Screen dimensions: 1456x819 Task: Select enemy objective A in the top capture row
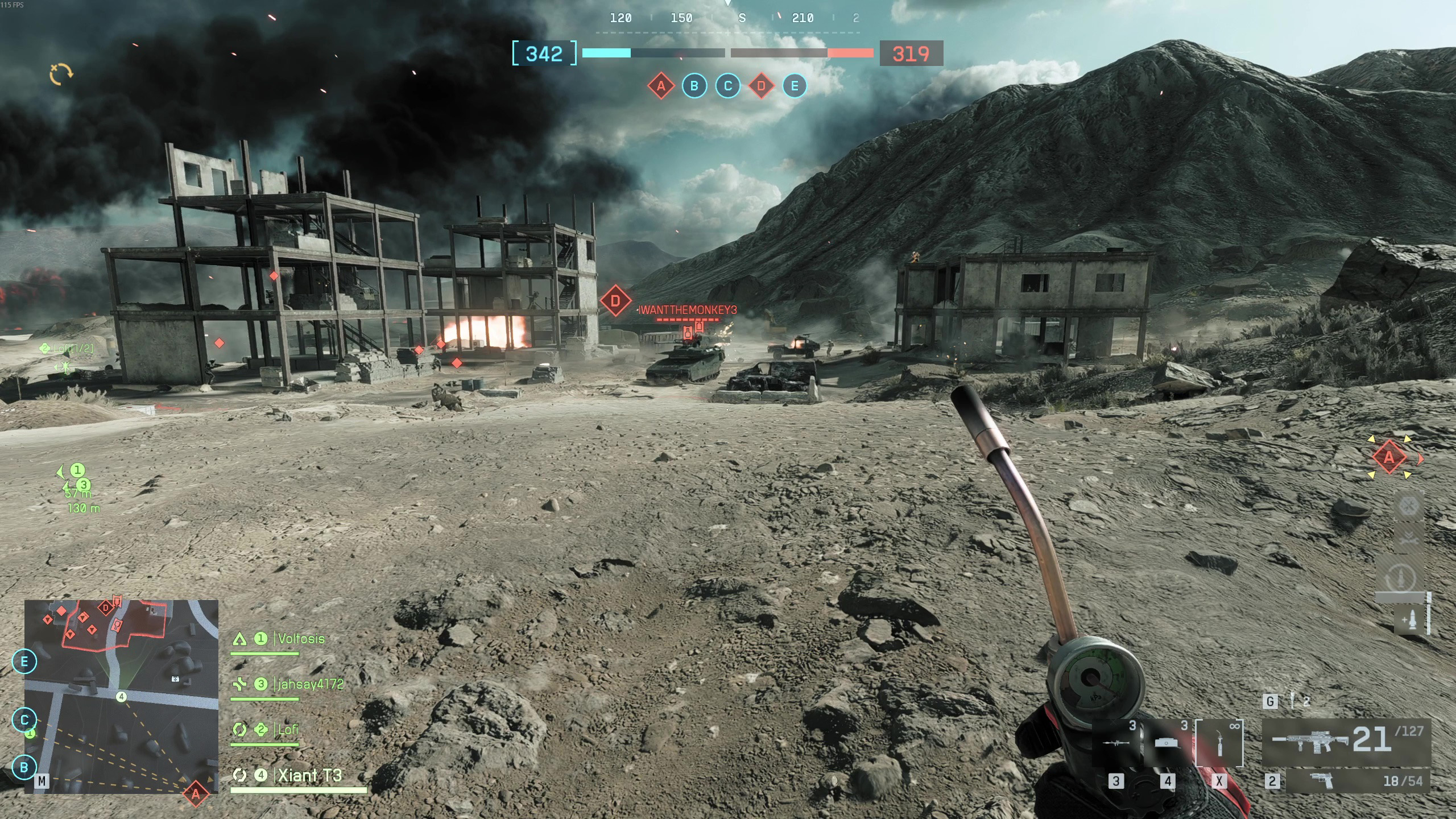pyautogui.click(x=661, y=86)
